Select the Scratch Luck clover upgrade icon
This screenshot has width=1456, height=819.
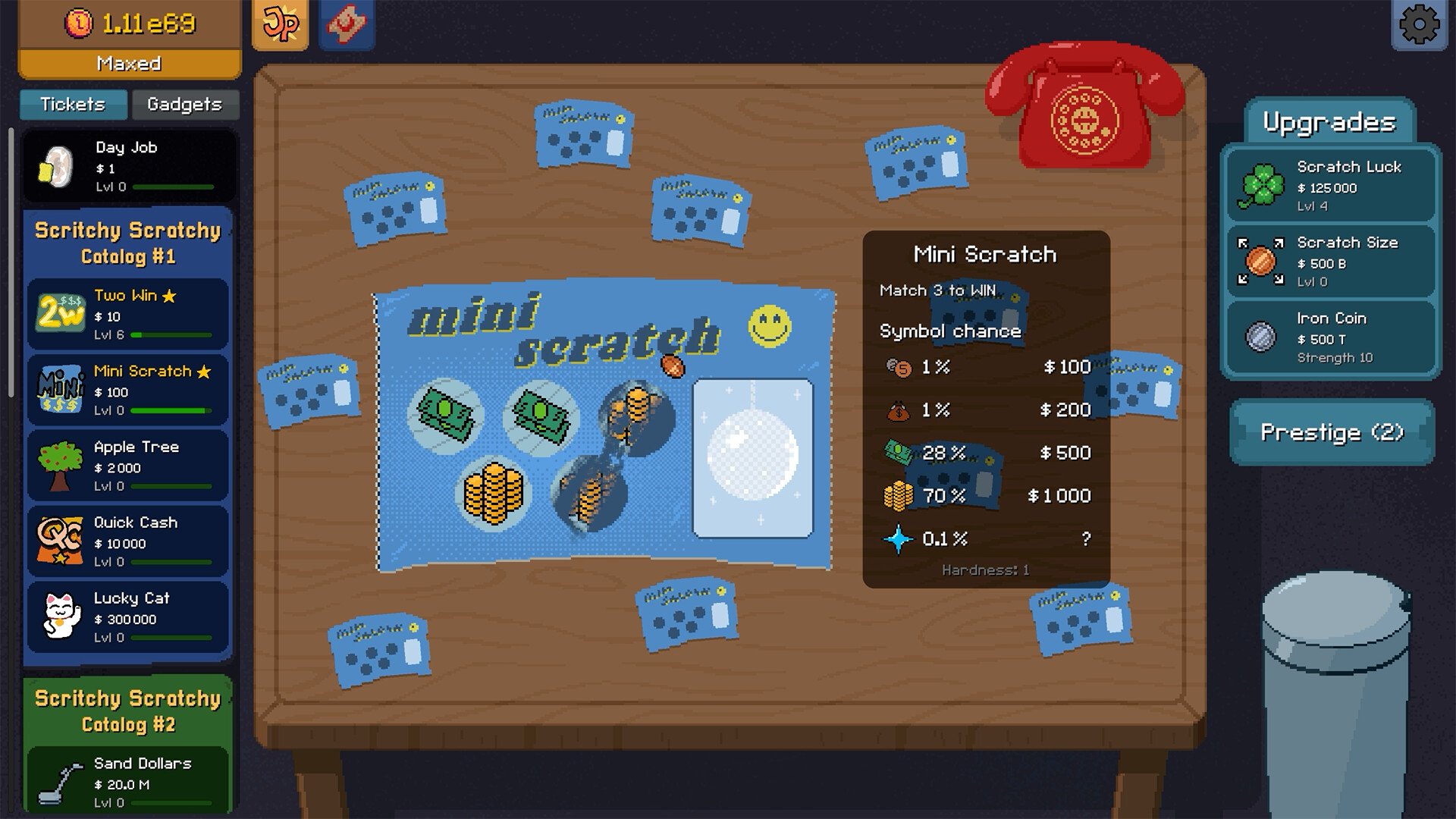click(x=1263, y=184)
